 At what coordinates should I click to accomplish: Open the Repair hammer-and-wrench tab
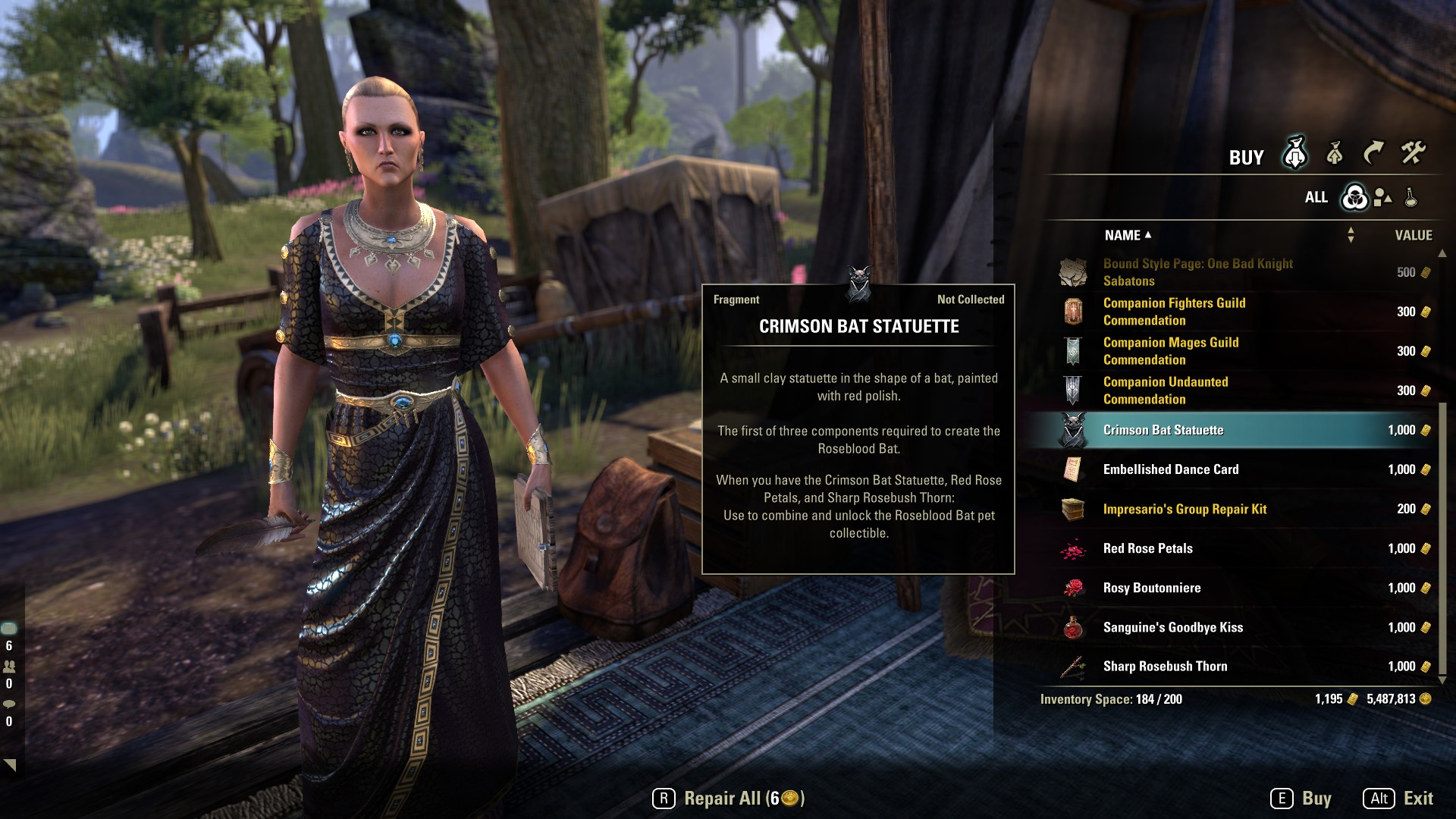(1413, 154)
